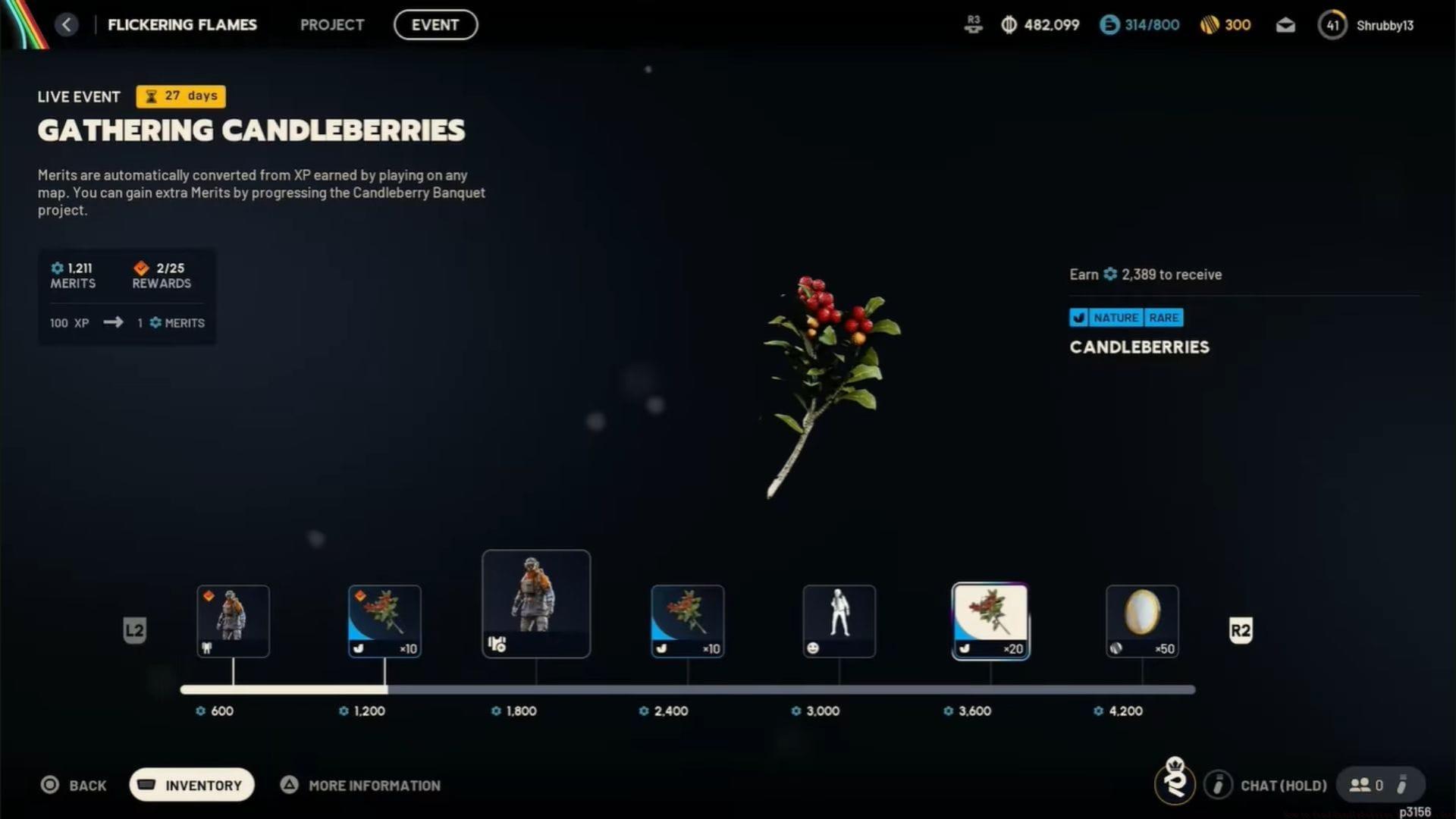Click the credits icon beside 482.099
The width and height of the screenshot is (1456, 819).
1009,24
